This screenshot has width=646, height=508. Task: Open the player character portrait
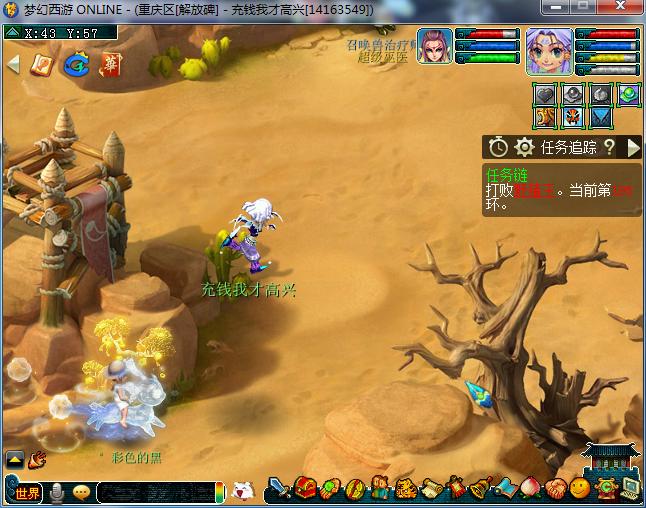click(x=549, y=51)
